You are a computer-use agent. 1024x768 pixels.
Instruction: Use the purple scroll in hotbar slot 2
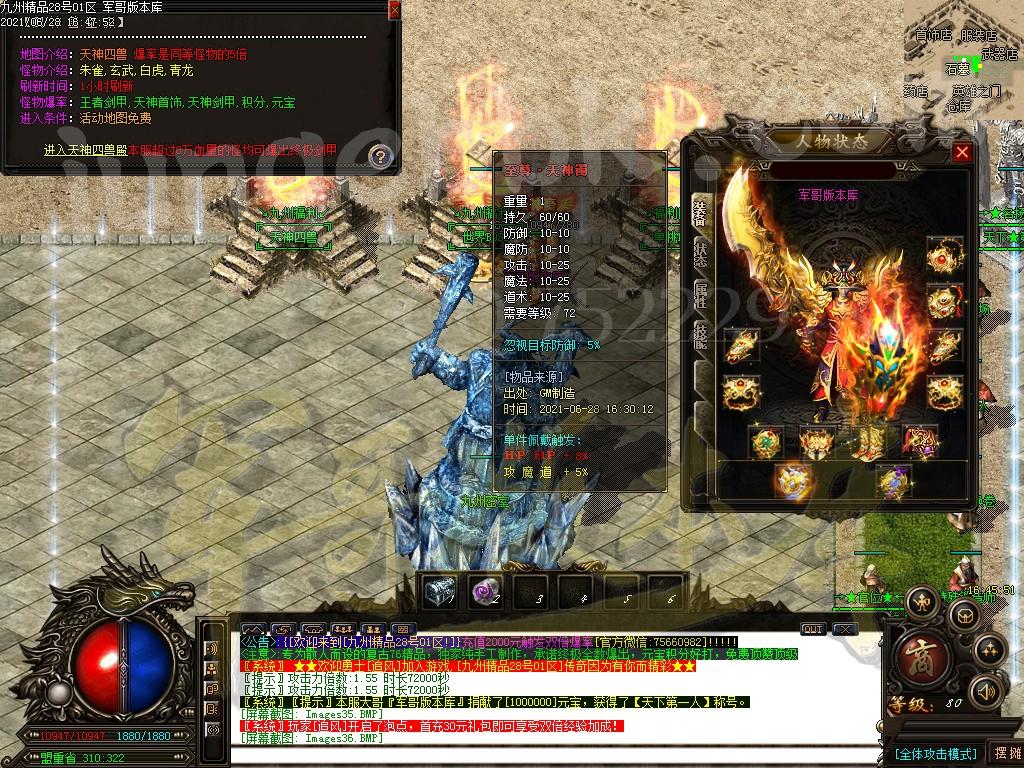486,592
